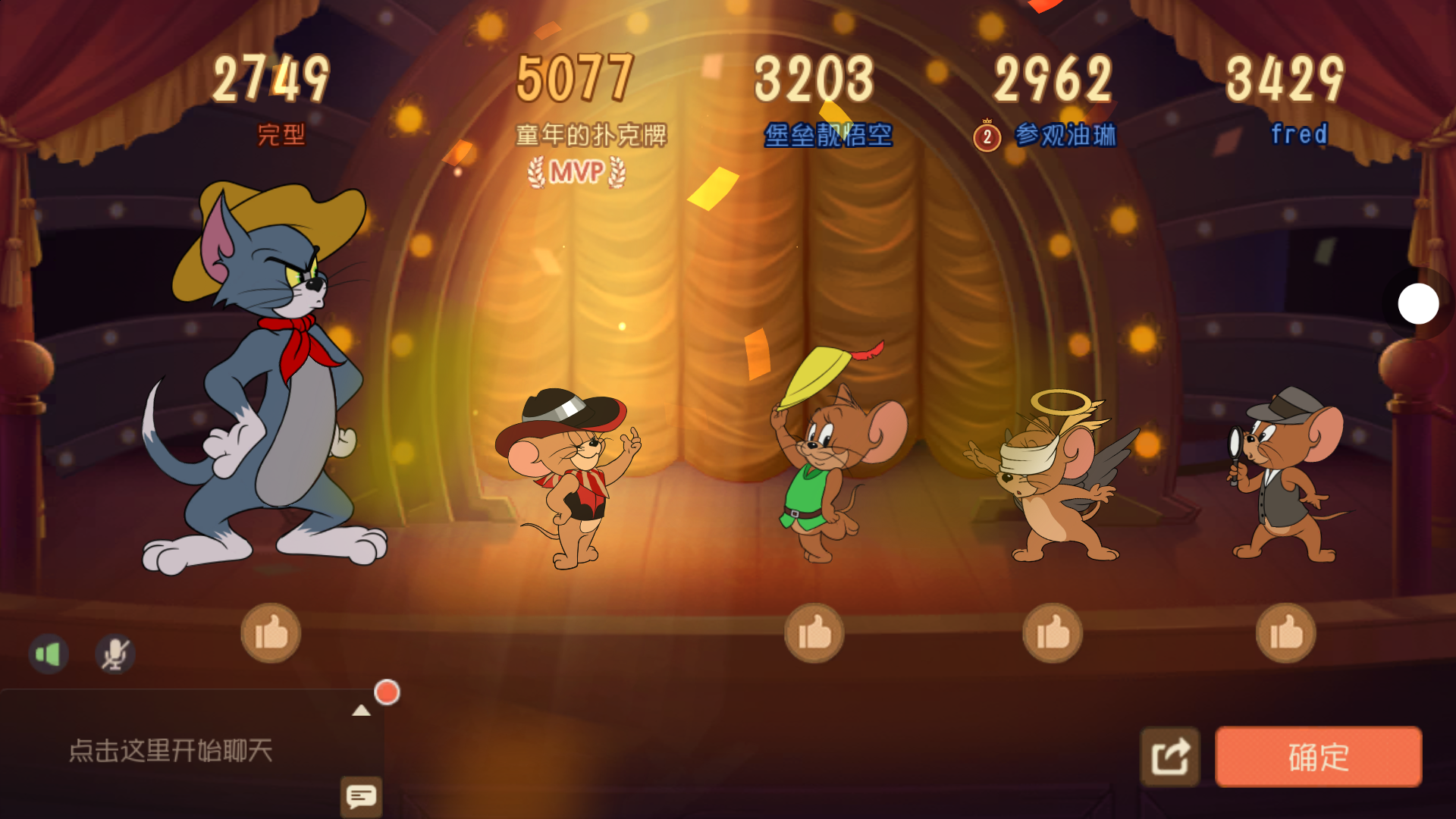Open the share results icon
1456x819 pixels.
(1170, 757)
